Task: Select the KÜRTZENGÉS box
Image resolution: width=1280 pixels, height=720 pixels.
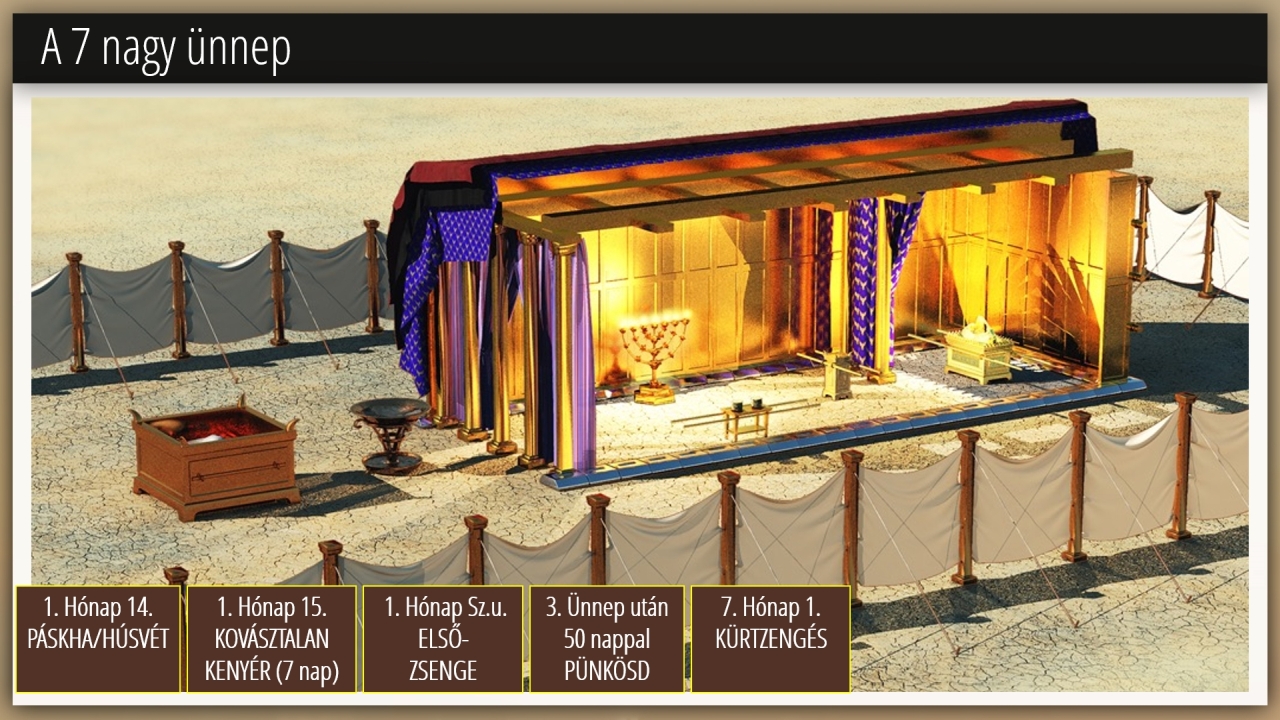Action: (x=770, y=639)
